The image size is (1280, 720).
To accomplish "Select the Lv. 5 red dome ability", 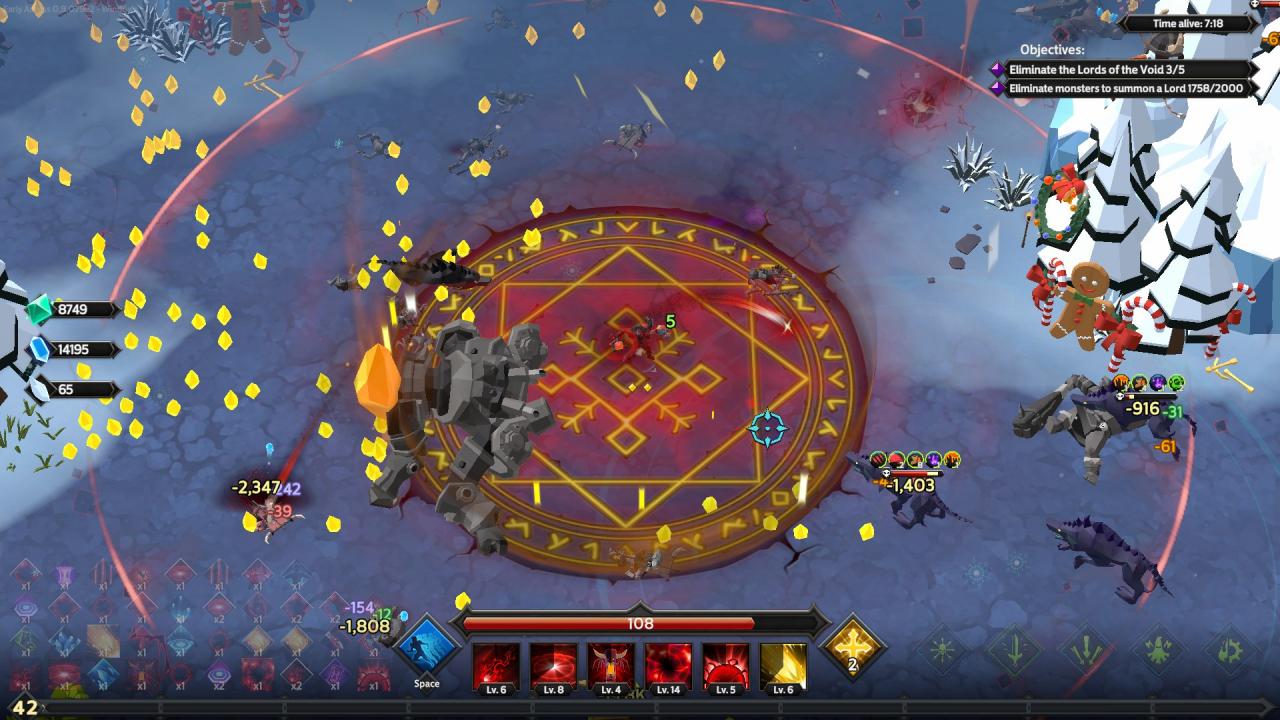I will click(725, 667).
